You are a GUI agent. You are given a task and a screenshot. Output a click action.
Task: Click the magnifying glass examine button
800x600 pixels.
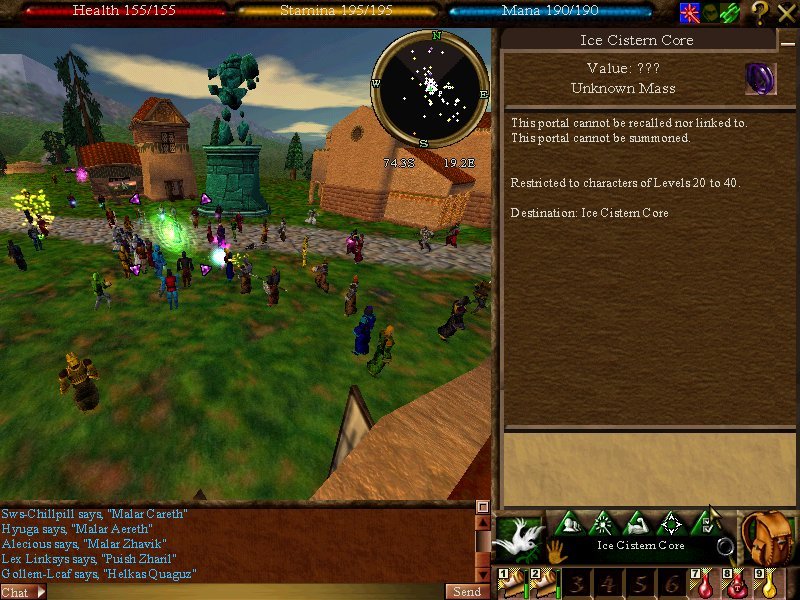coord(725,547)
